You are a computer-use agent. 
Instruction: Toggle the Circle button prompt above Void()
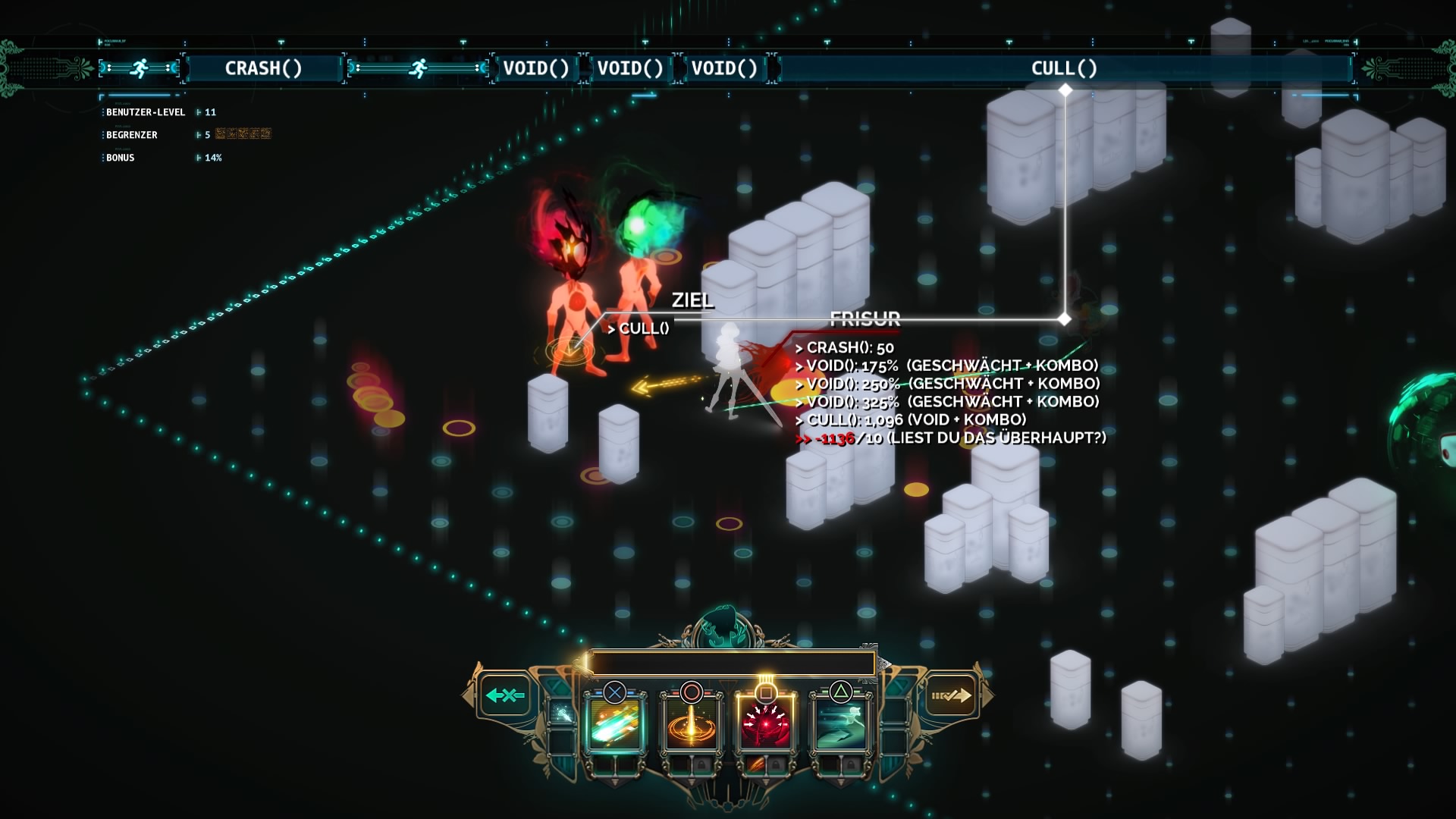pos(691,692)
